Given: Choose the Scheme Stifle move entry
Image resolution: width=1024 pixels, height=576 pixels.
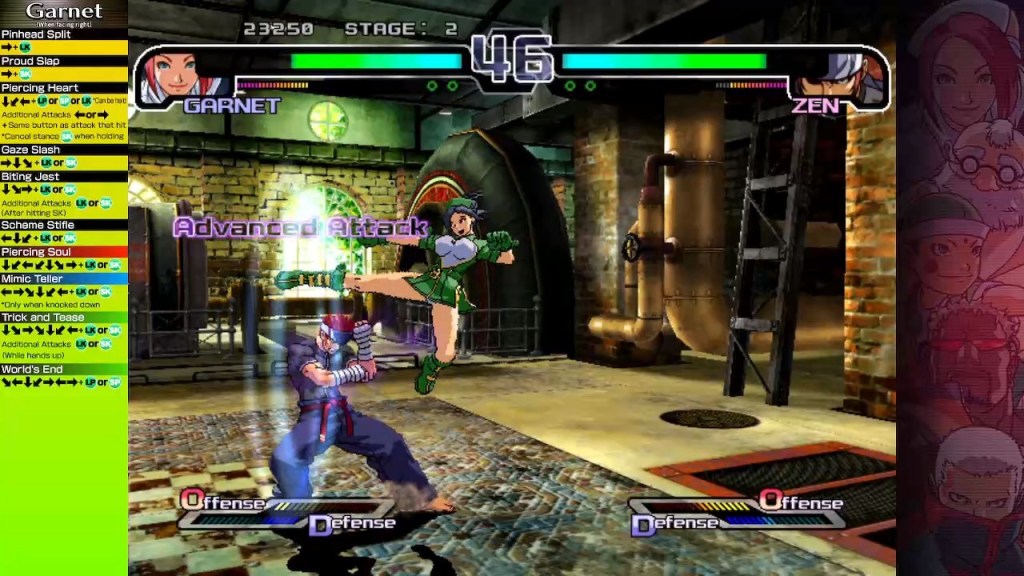Looking at the screenshot, I should tap(37, 225).
